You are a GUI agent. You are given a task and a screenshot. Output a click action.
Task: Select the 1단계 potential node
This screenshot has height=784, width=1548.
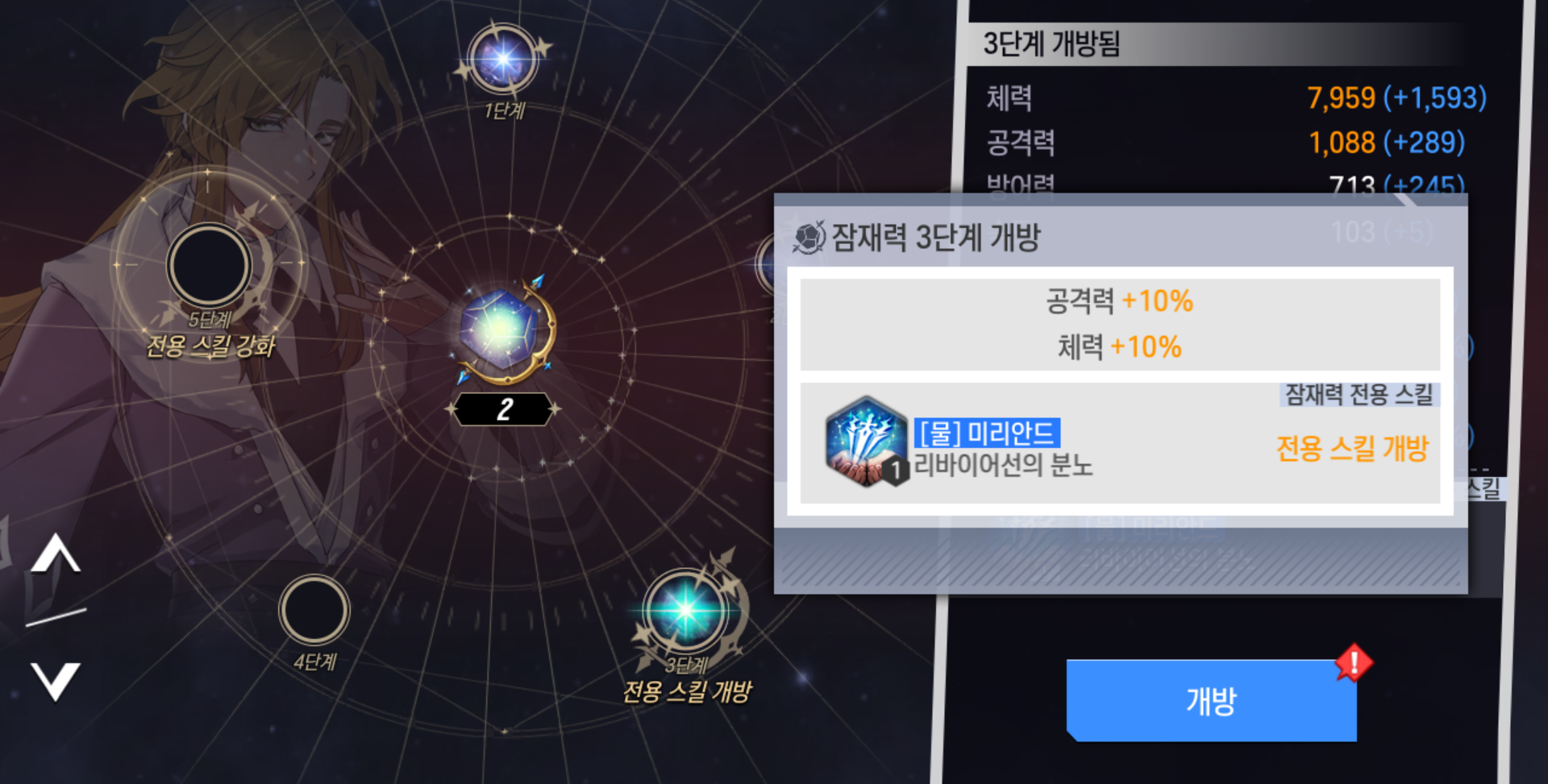pyautogui.click(x=503, y=60)
